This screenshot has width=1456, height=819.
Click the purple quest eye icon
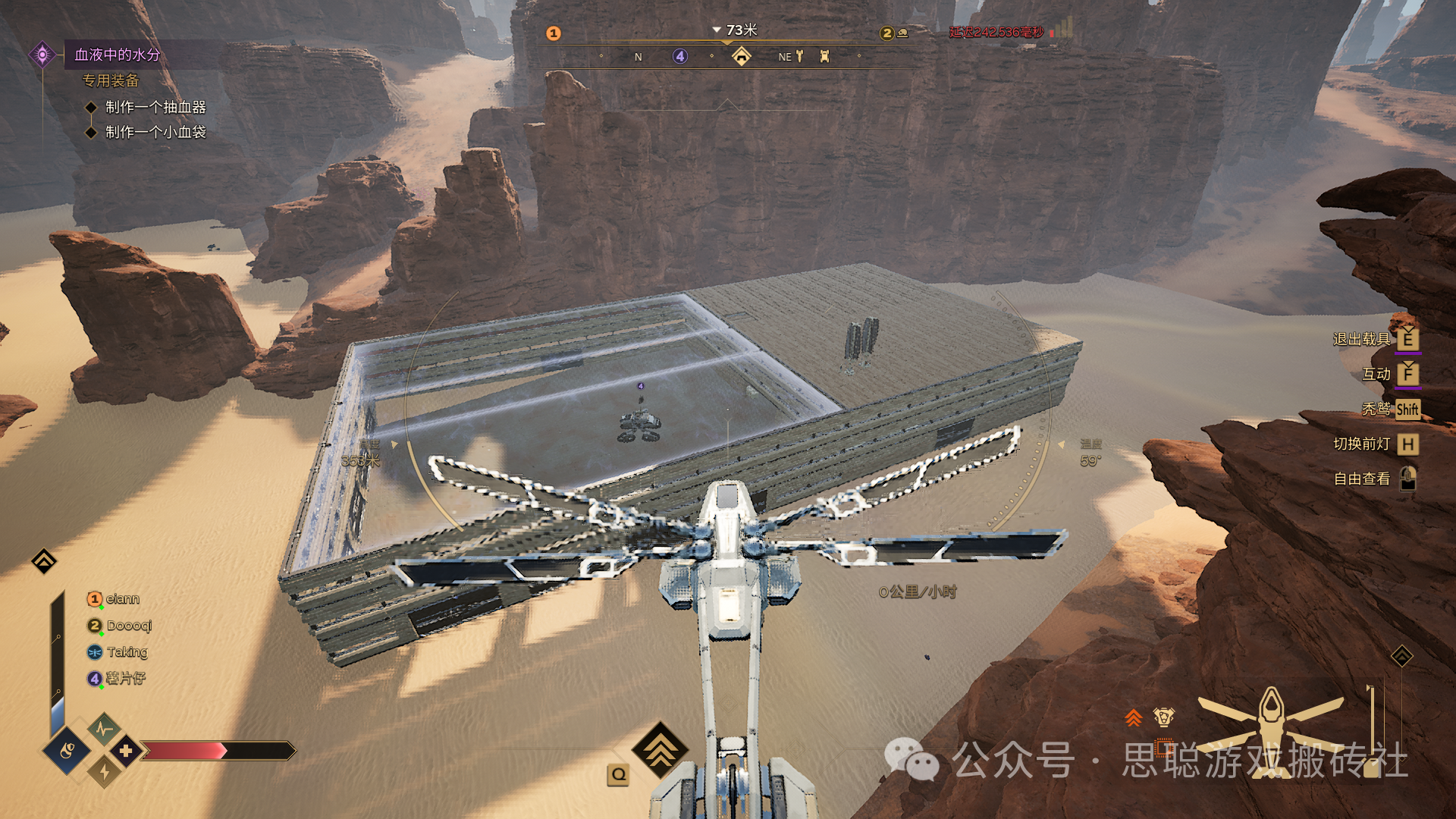[x=42, y=55]
